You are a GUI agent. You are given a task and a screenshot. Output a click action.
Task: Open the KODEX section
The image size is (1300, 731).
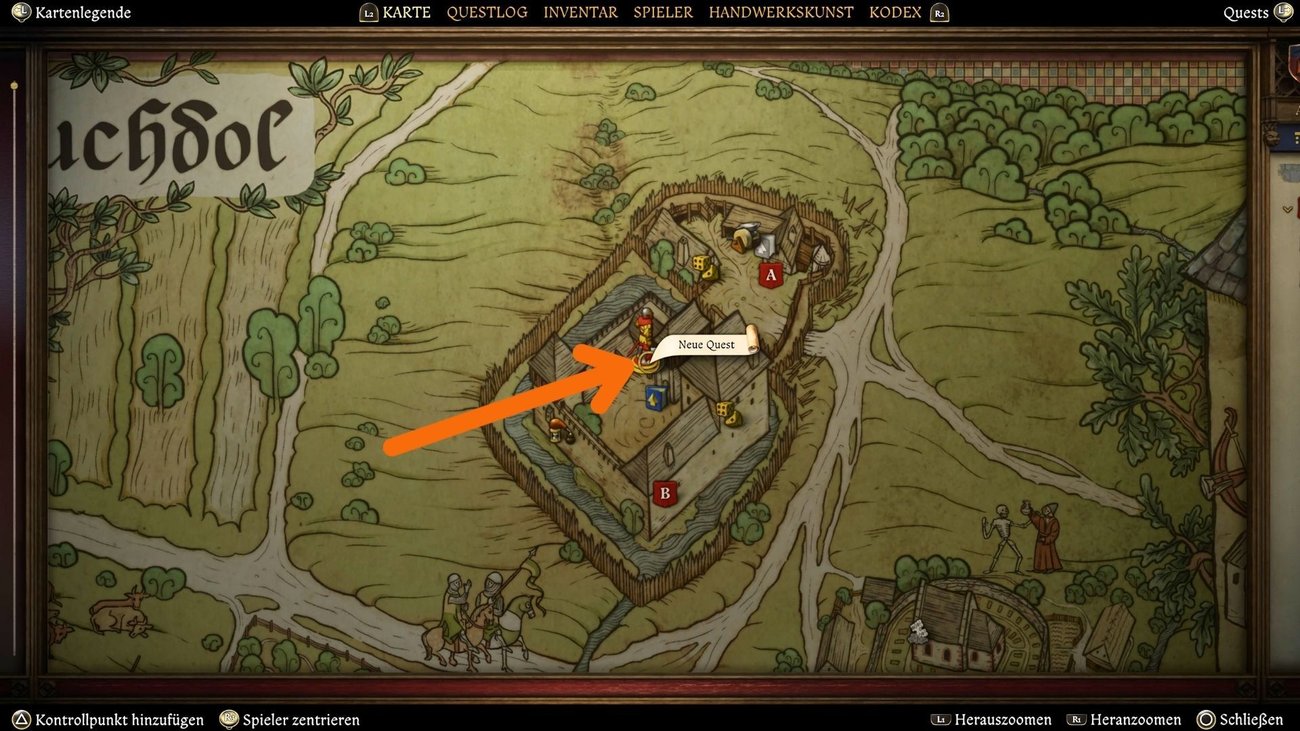click(x=895, y=13)
